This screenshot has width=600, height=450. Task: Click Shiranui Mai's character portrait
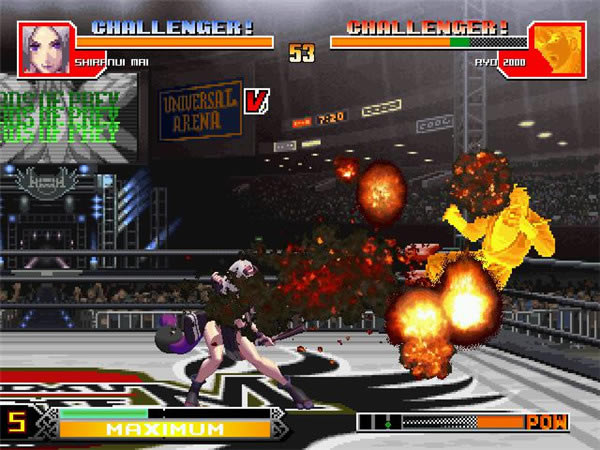44,46
